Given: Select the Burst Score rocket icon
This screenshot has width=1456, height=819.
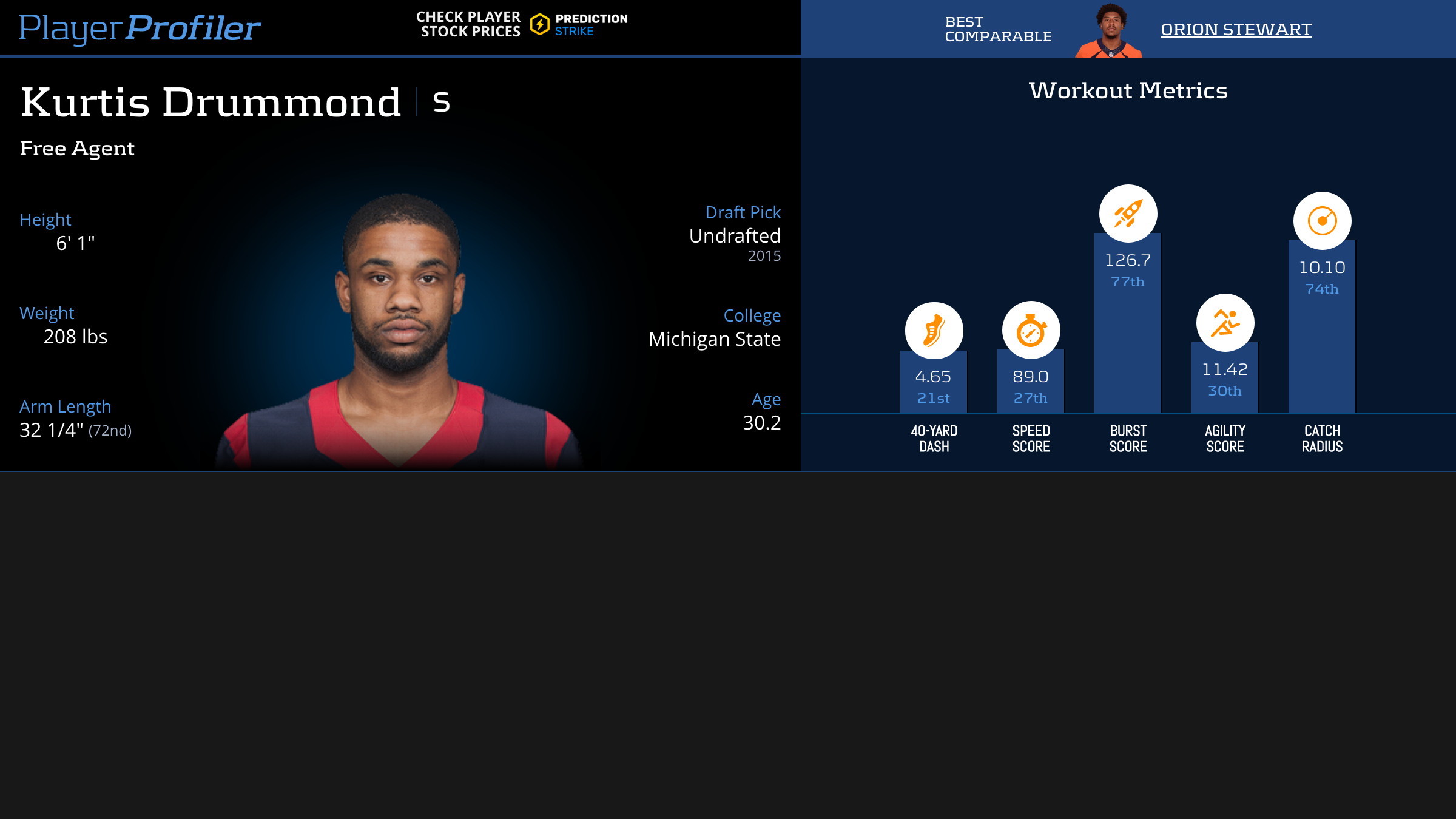Looking at the screenshot, I should pyautogui.click(x=1128, y=214).
